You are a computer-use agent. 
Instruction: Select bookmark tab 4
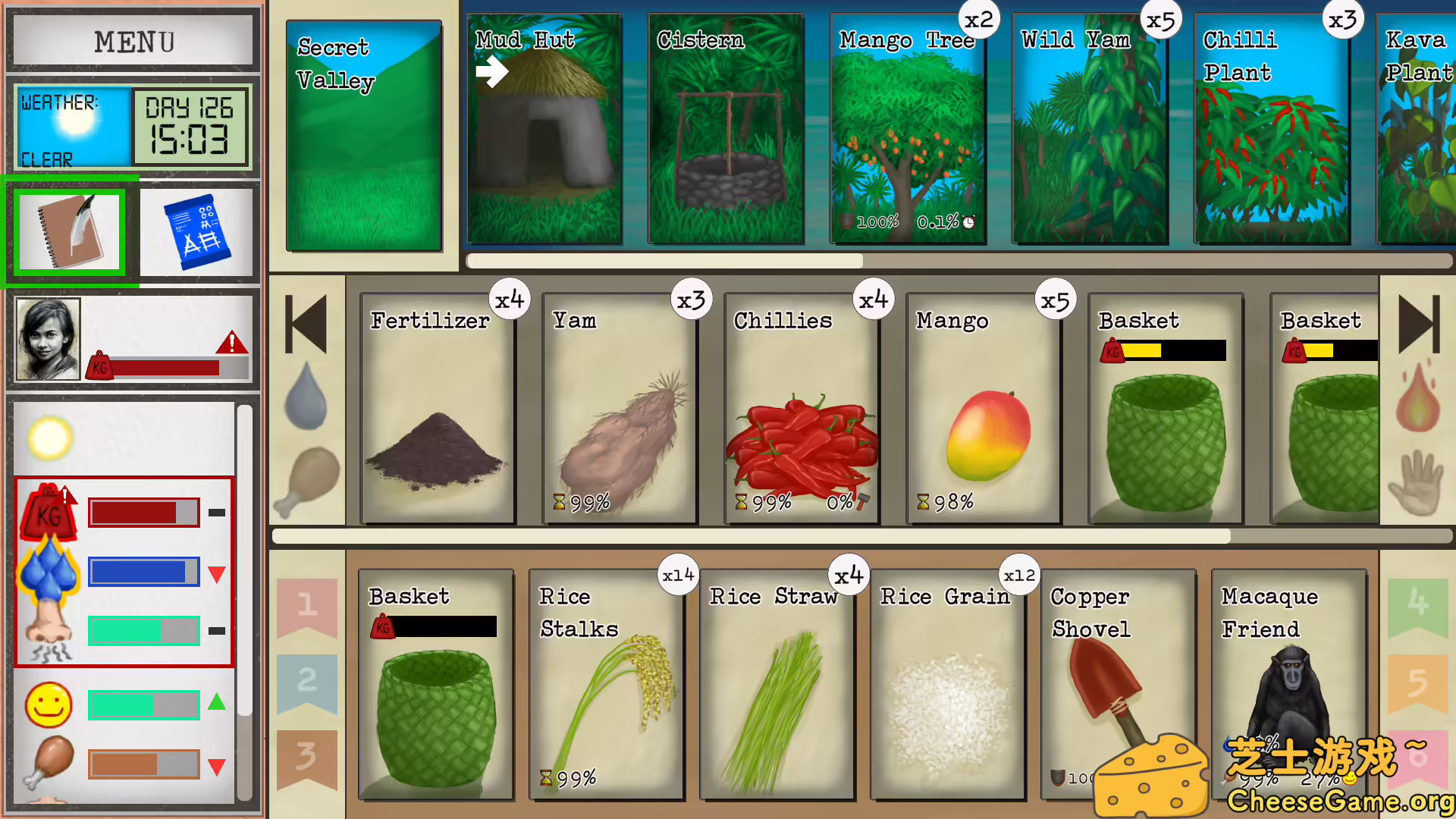click(1417, 607)
